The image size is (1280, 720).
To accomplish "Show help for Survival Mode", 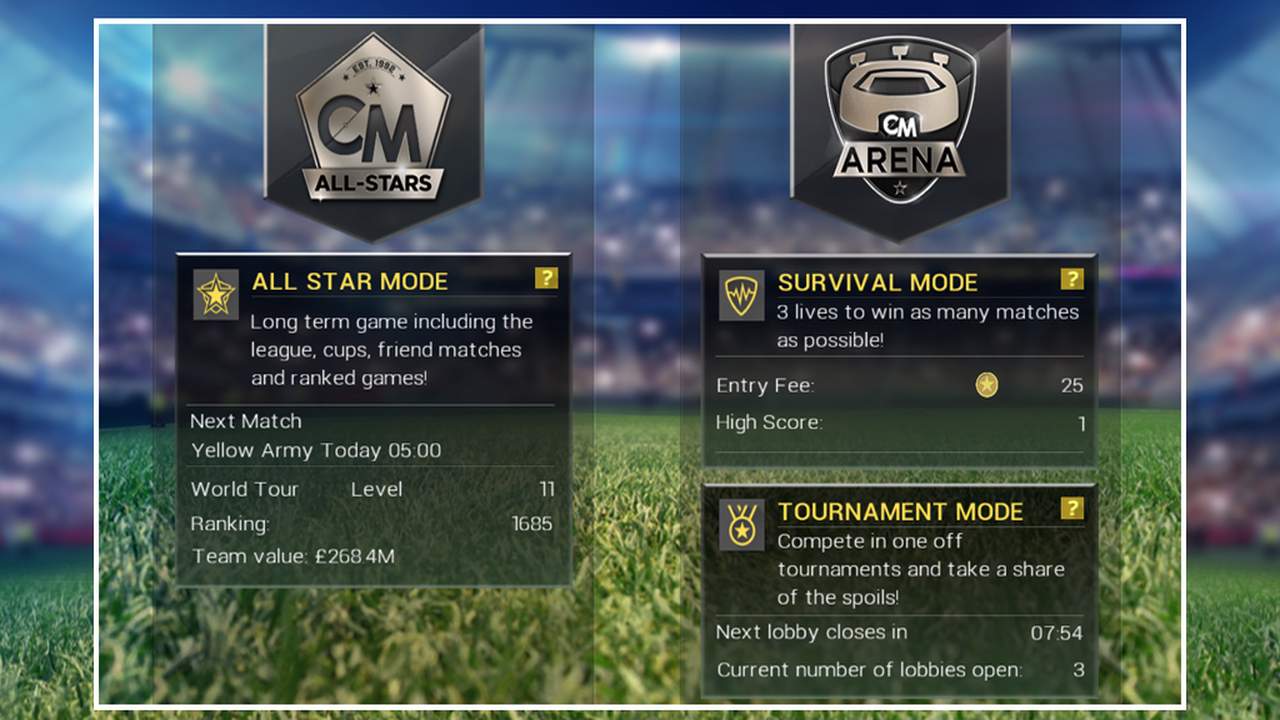I will (x=1072, y=279).
